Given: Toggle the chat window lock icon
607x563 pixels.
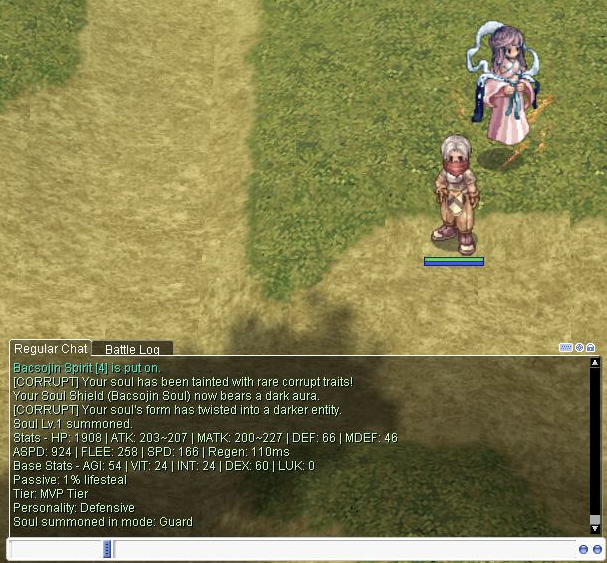Looking at the screenshot, I should point(591,348).
